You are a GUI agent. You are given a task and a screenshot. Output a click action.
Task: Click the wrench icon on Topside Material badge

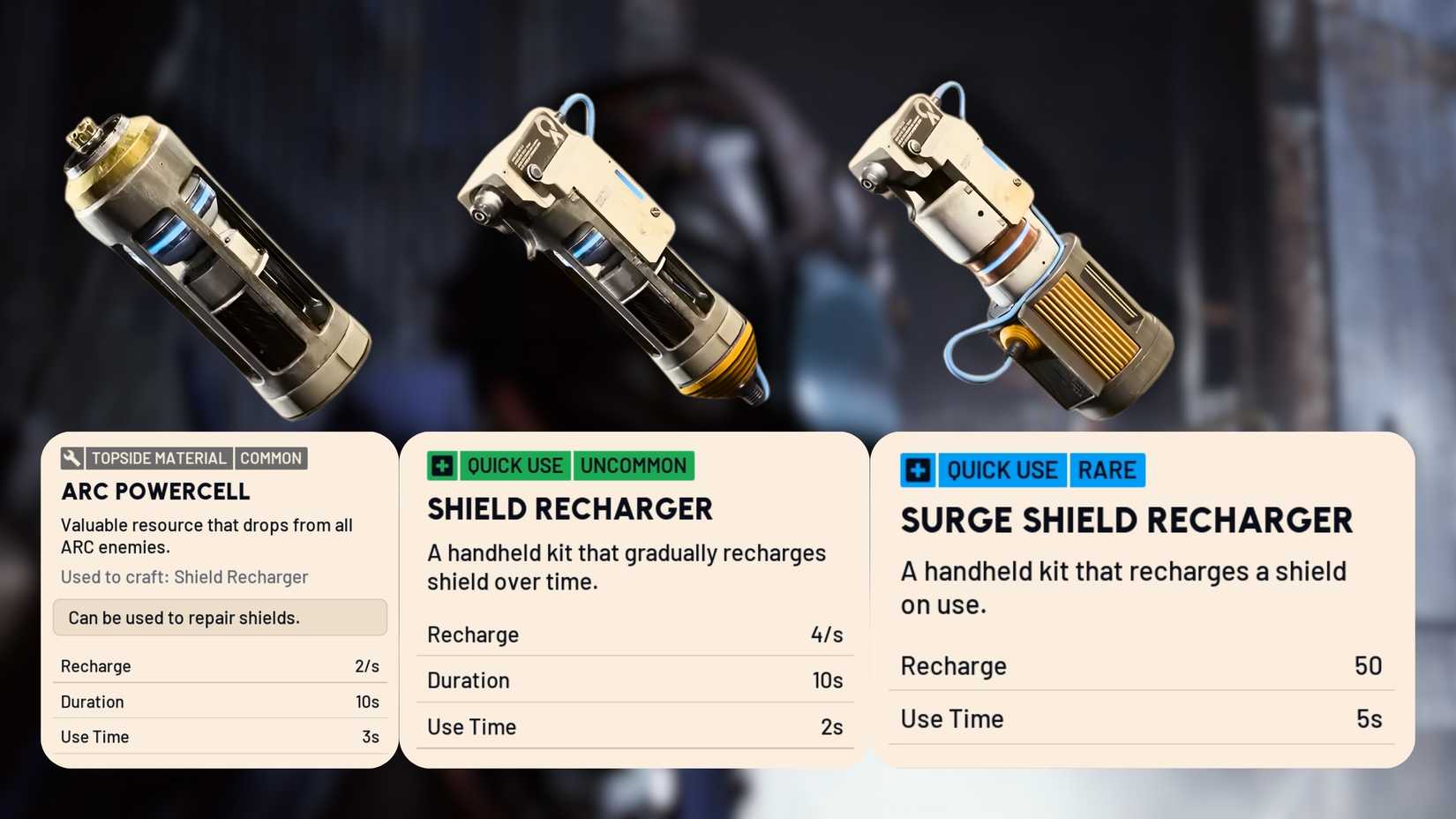click(x=73, y=458)
